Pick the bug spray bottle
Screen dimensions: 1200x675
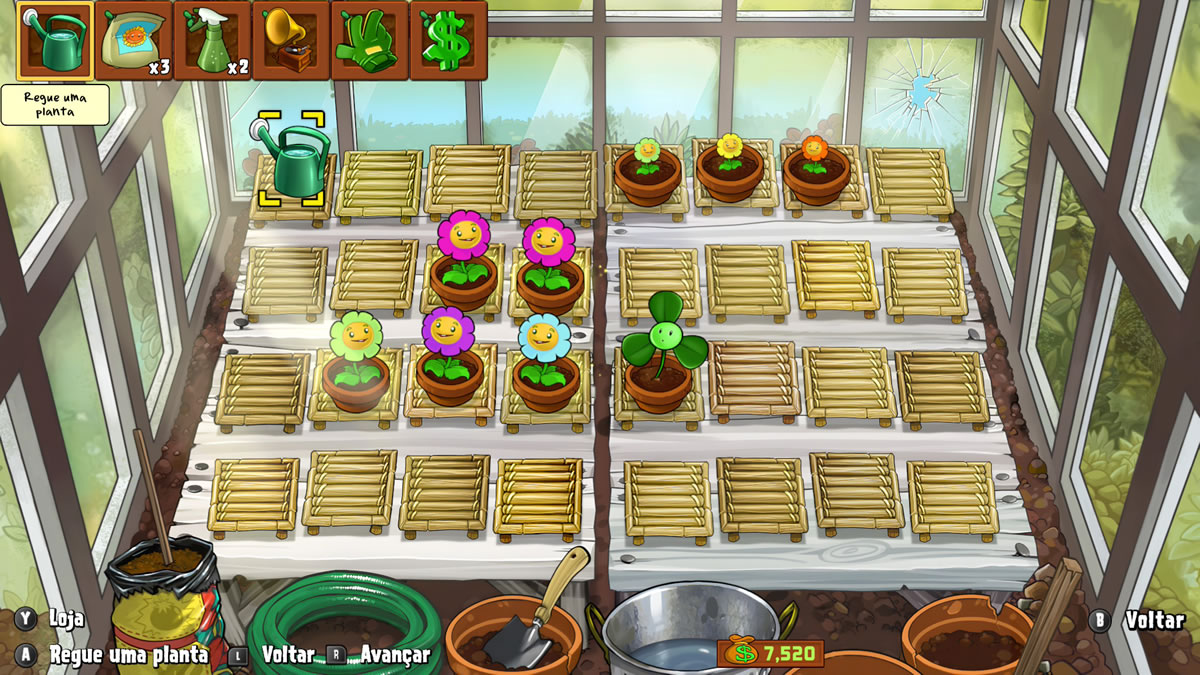coord(212,41)
